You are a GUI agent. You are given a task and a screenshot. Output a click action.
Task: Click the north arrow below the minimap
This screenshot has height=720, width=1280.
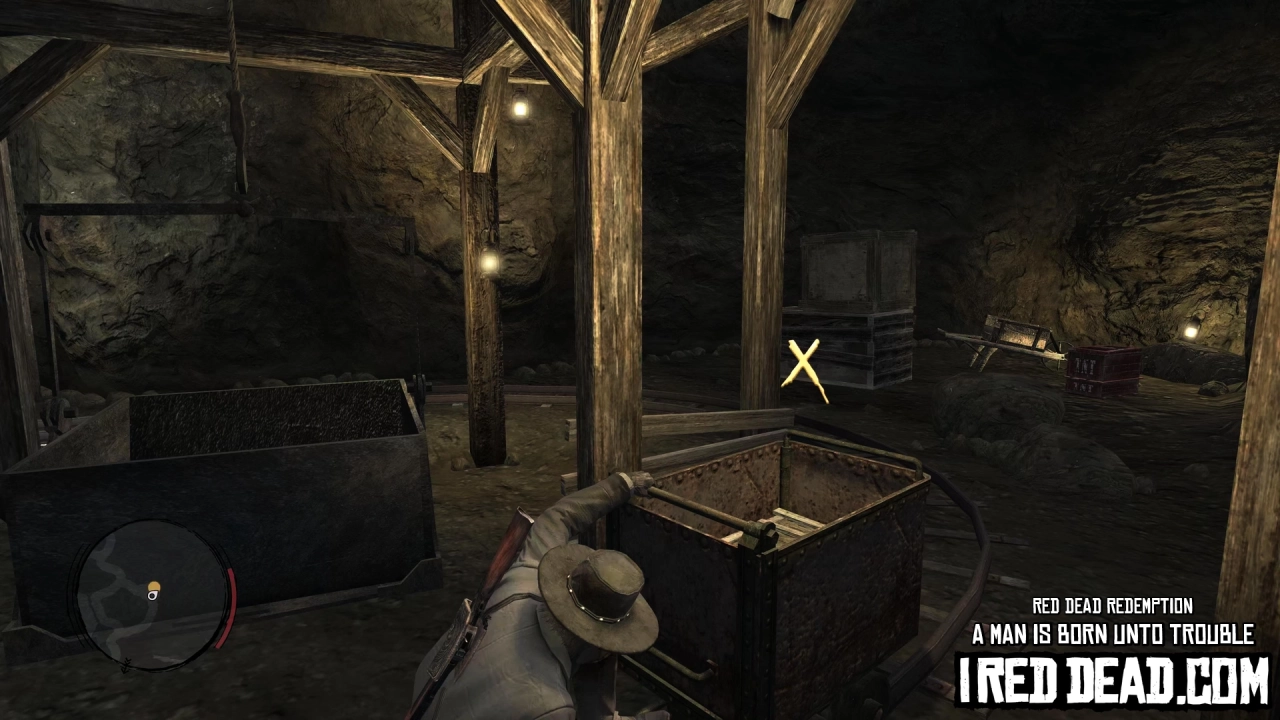[125, 667]
